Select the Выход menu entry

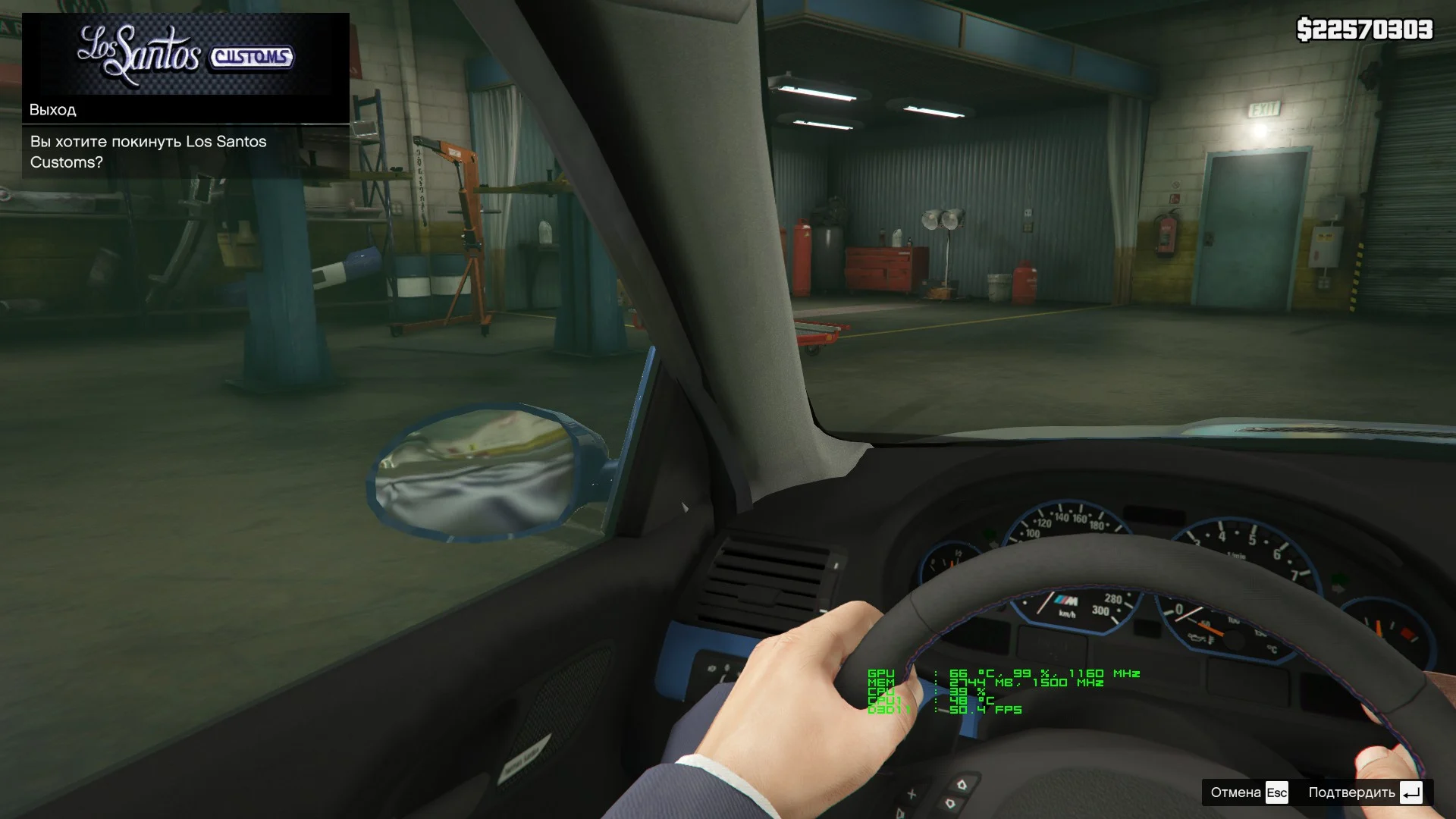pyautogui.click(x=185, y=110)
